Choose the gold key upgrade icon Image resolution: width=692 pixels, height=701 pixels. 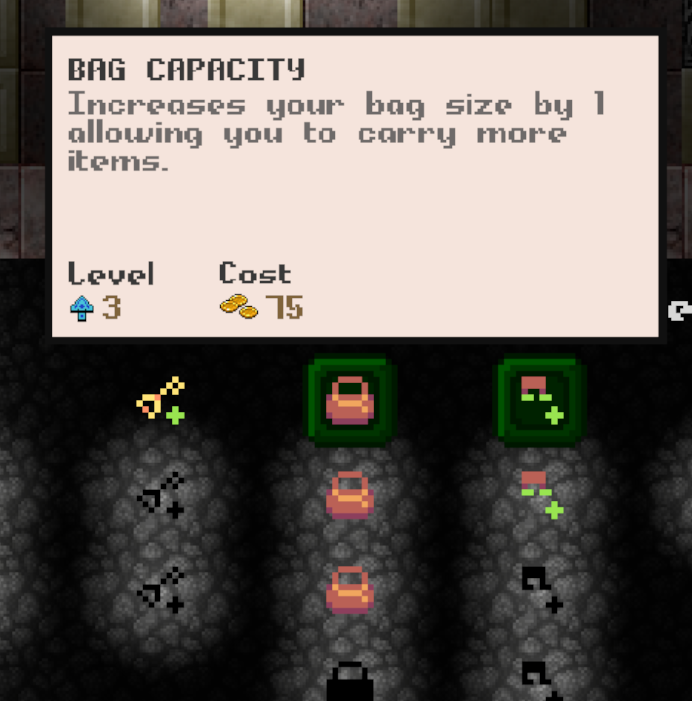(x=161, y=399)
